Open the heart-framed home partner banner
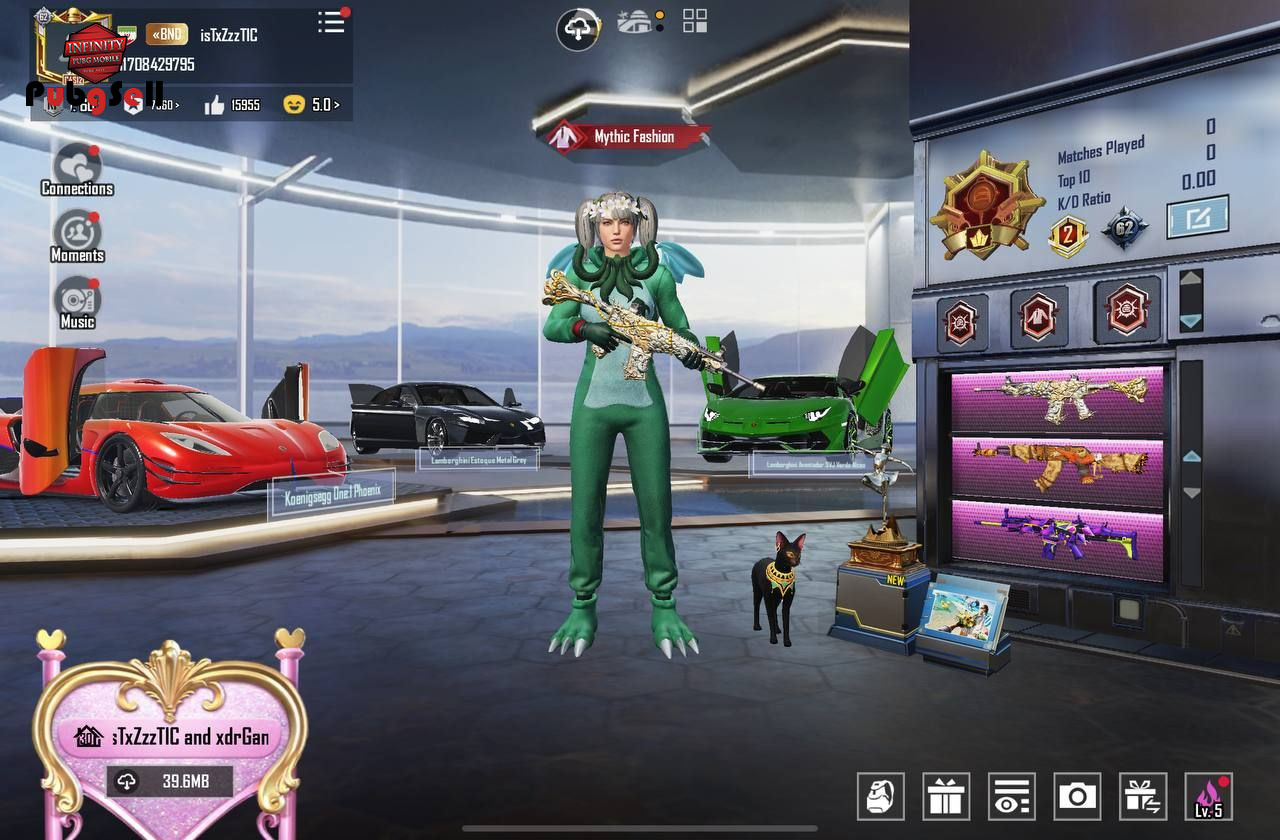The width and height of the screenshot is (1280, 840). 168,738
